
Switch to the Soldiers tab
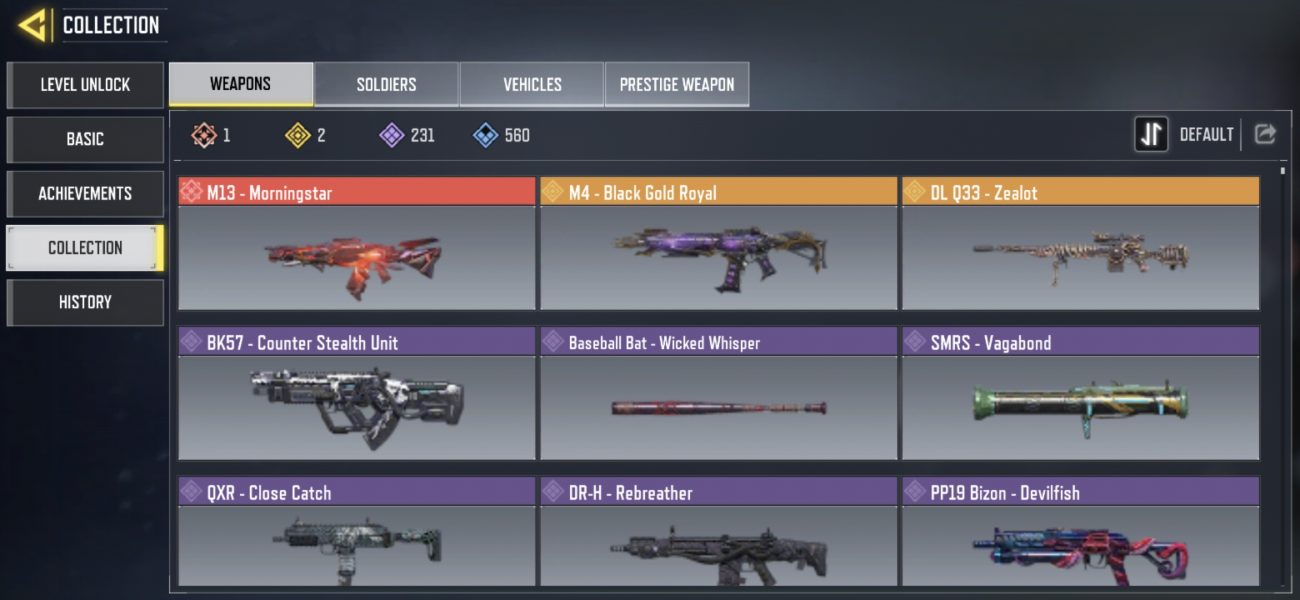pyautogui.click(x=386, y=84)
